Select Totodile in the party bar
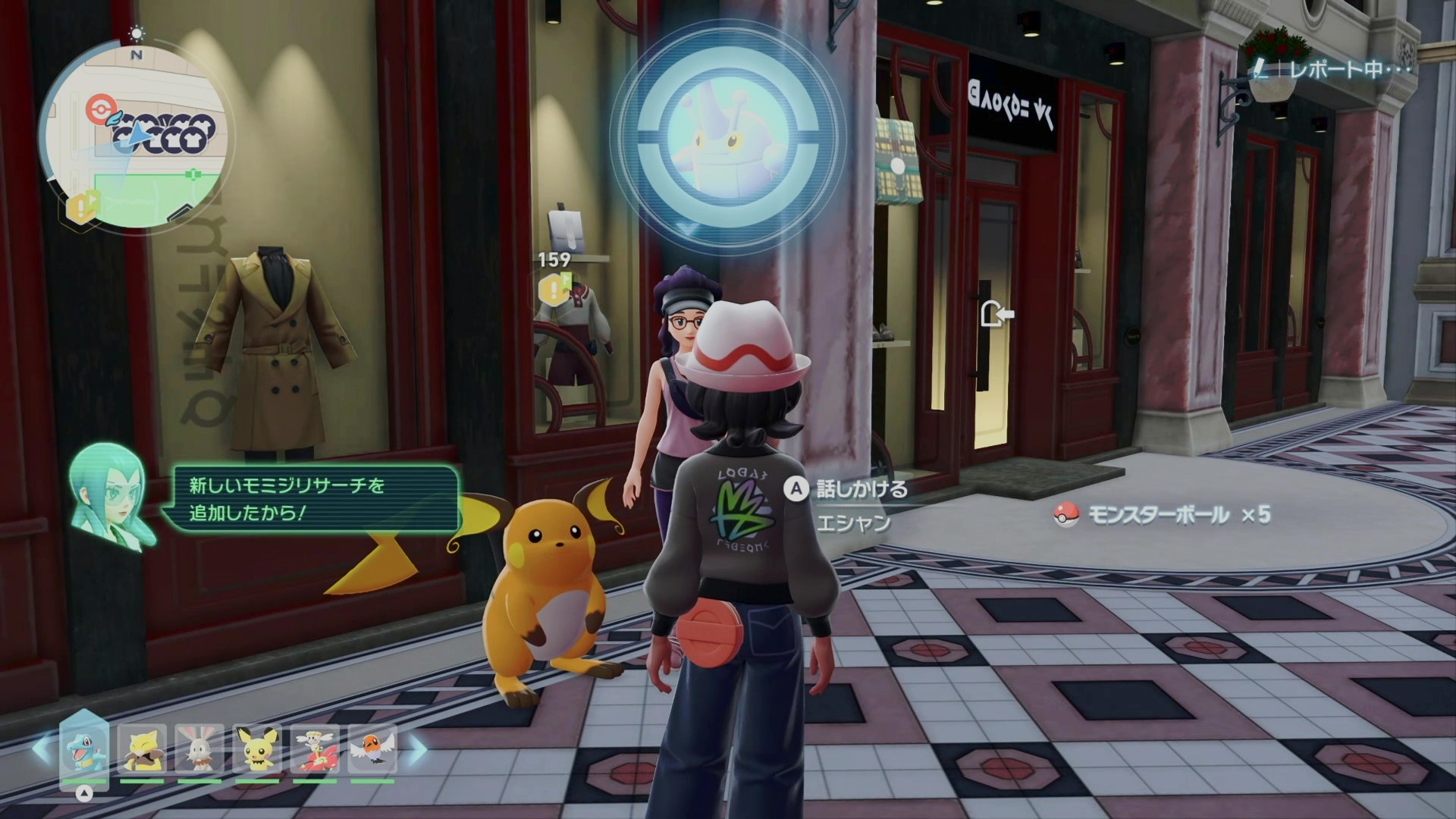1456x819 pixels. (x=84, y=749)
